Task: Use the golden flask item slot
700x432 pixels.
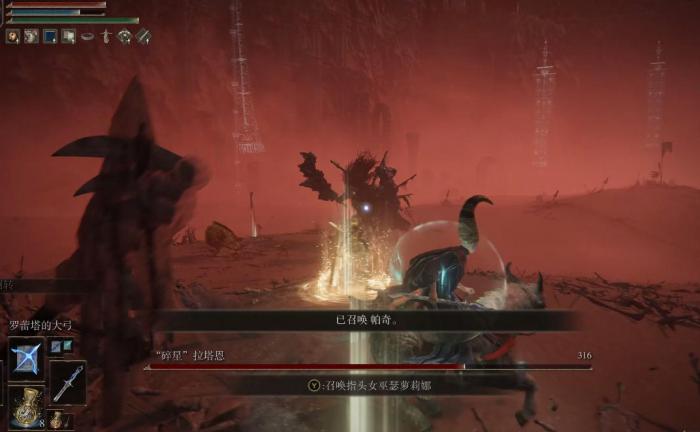Action: pos(26,406)
